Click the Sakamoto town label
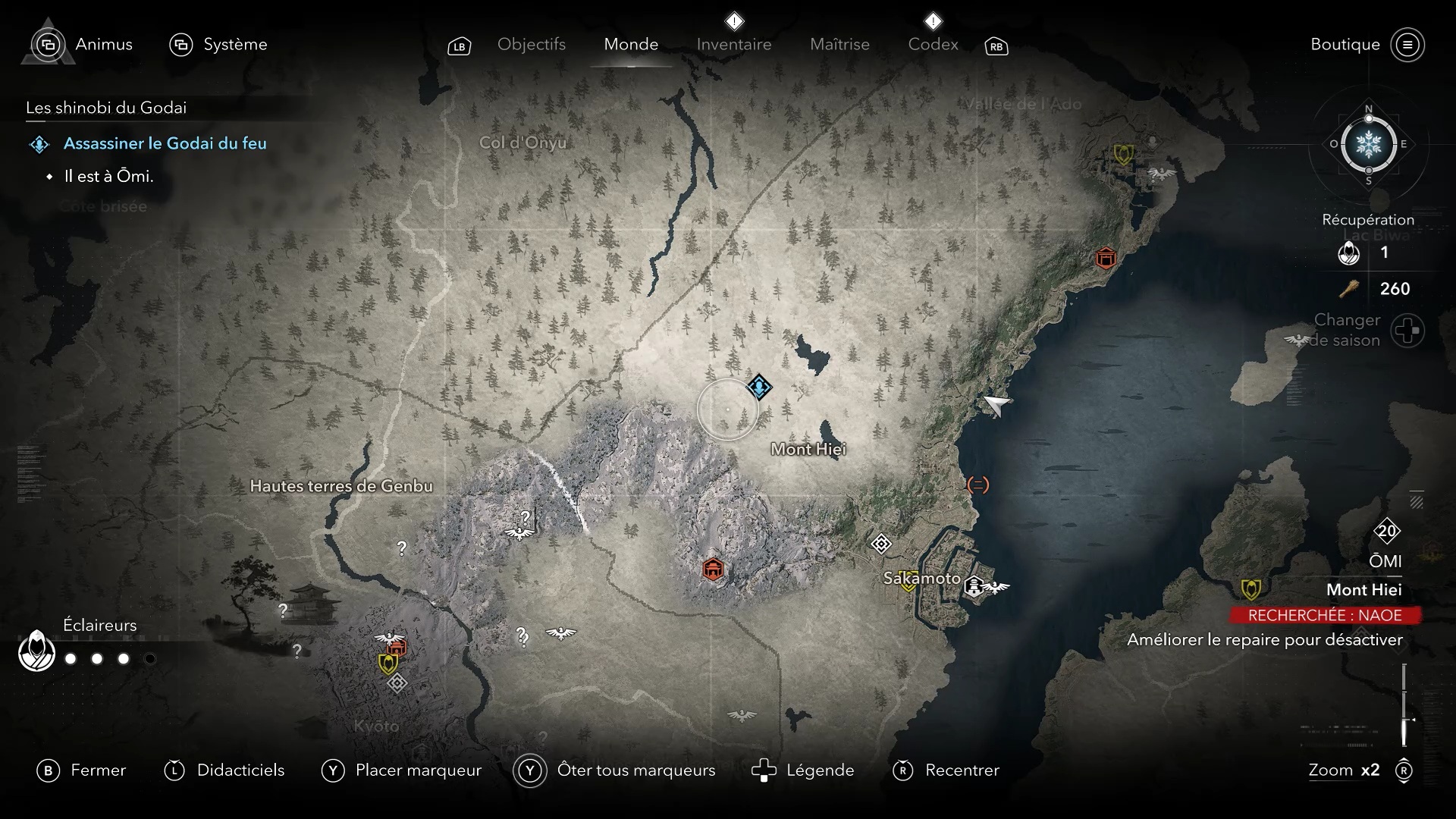 click(x=921, y=578)
